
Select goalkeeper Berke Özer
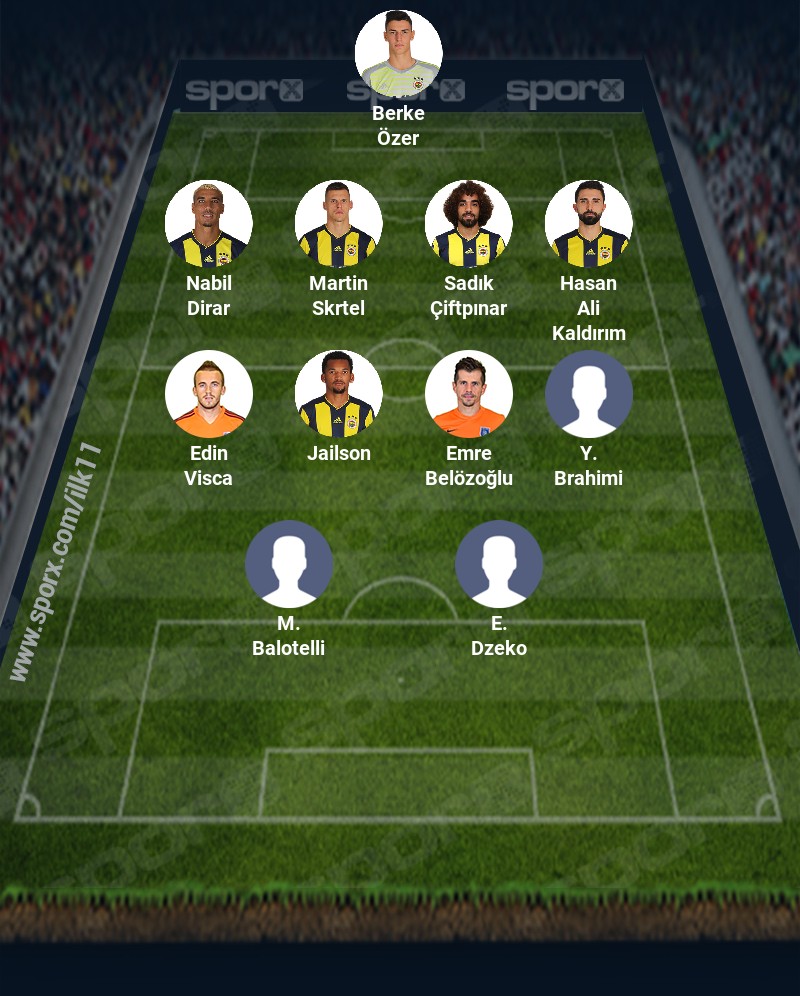398,54
